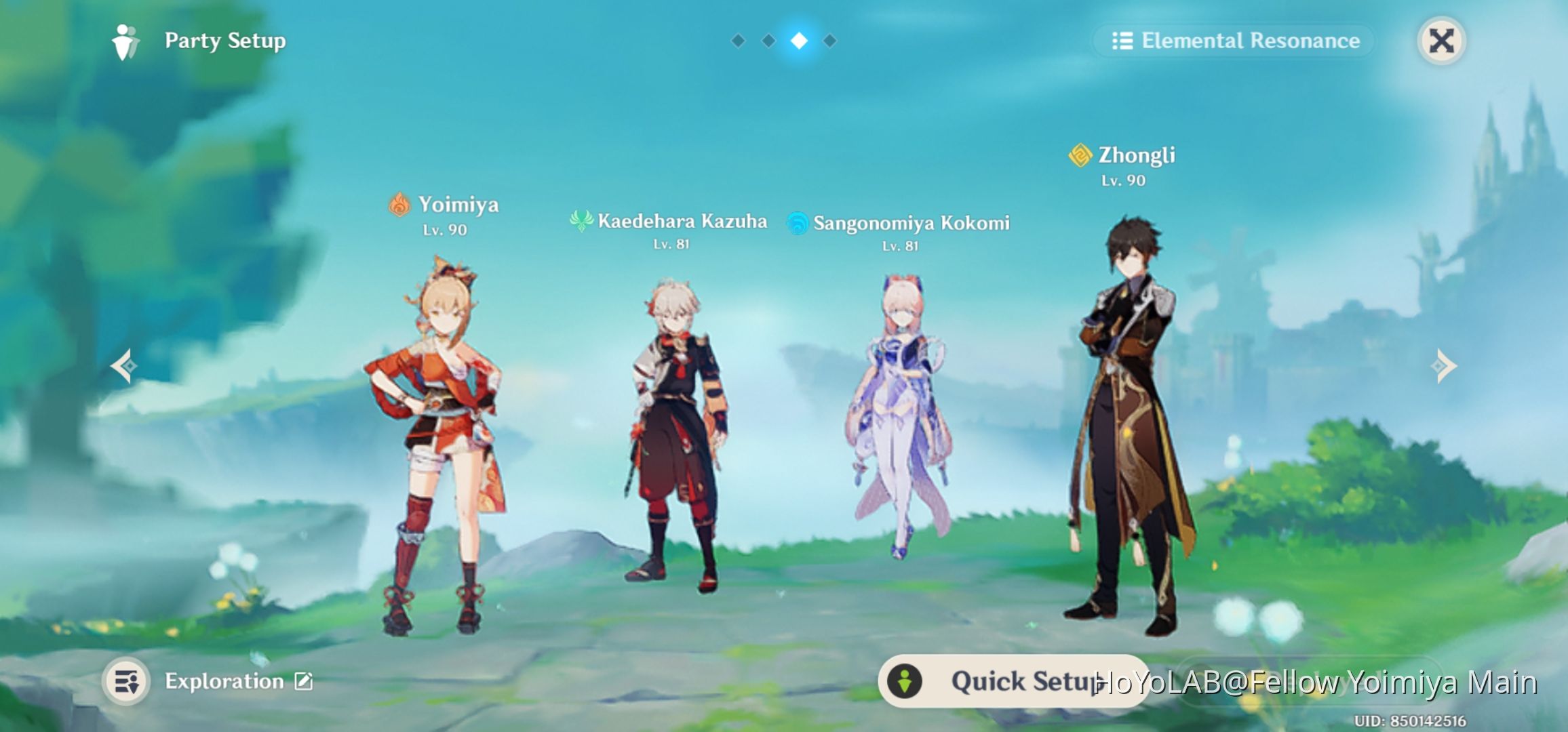This screenshot has height=732, width=1568.
Task: Click the Party Setup title text
Action: point(224,41)
